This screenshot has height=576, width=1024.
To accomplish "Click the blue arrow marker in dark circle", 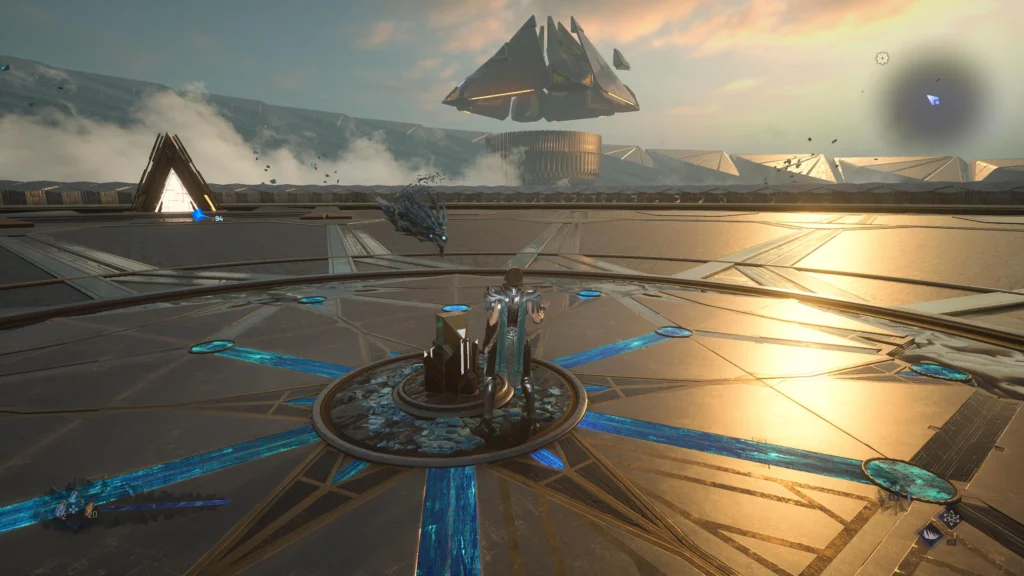I will (x=932, y=100).
